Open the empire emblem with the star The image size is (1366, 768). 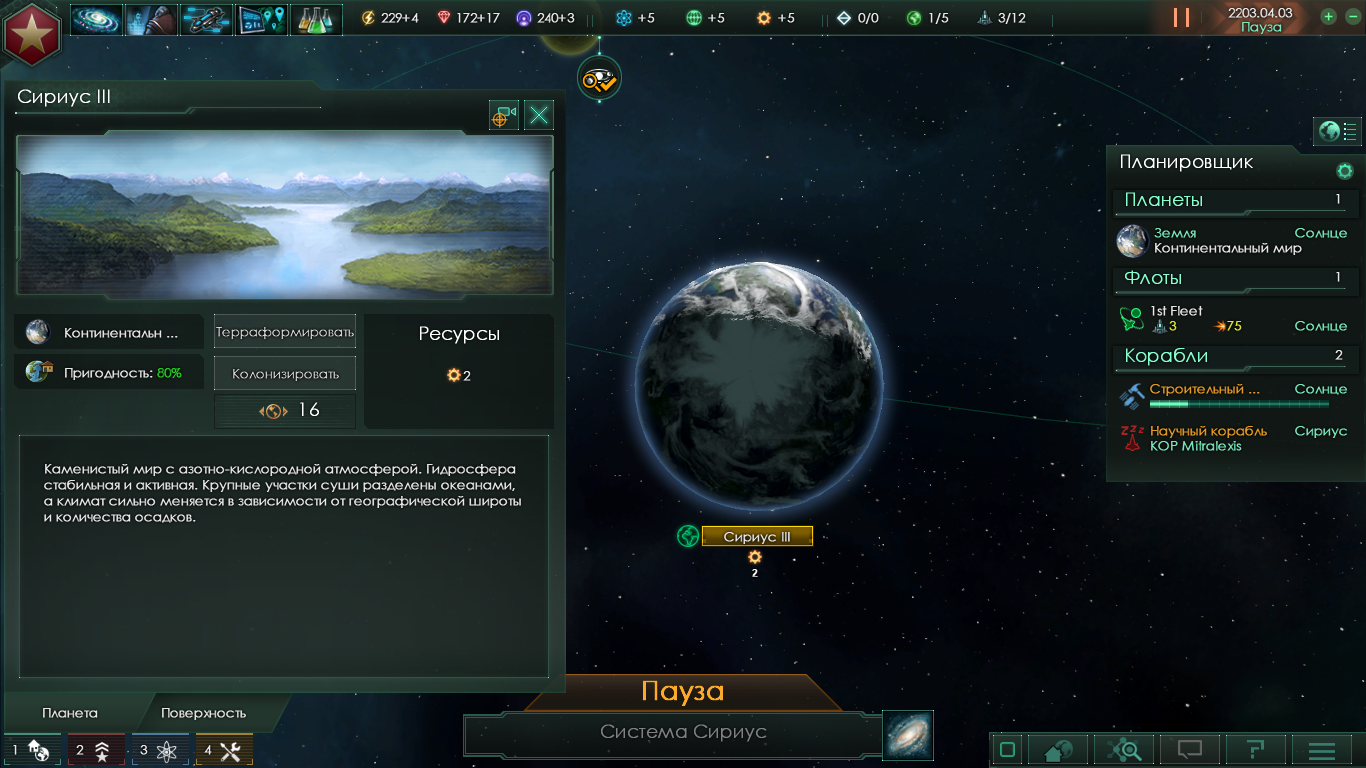coord(32,30)
